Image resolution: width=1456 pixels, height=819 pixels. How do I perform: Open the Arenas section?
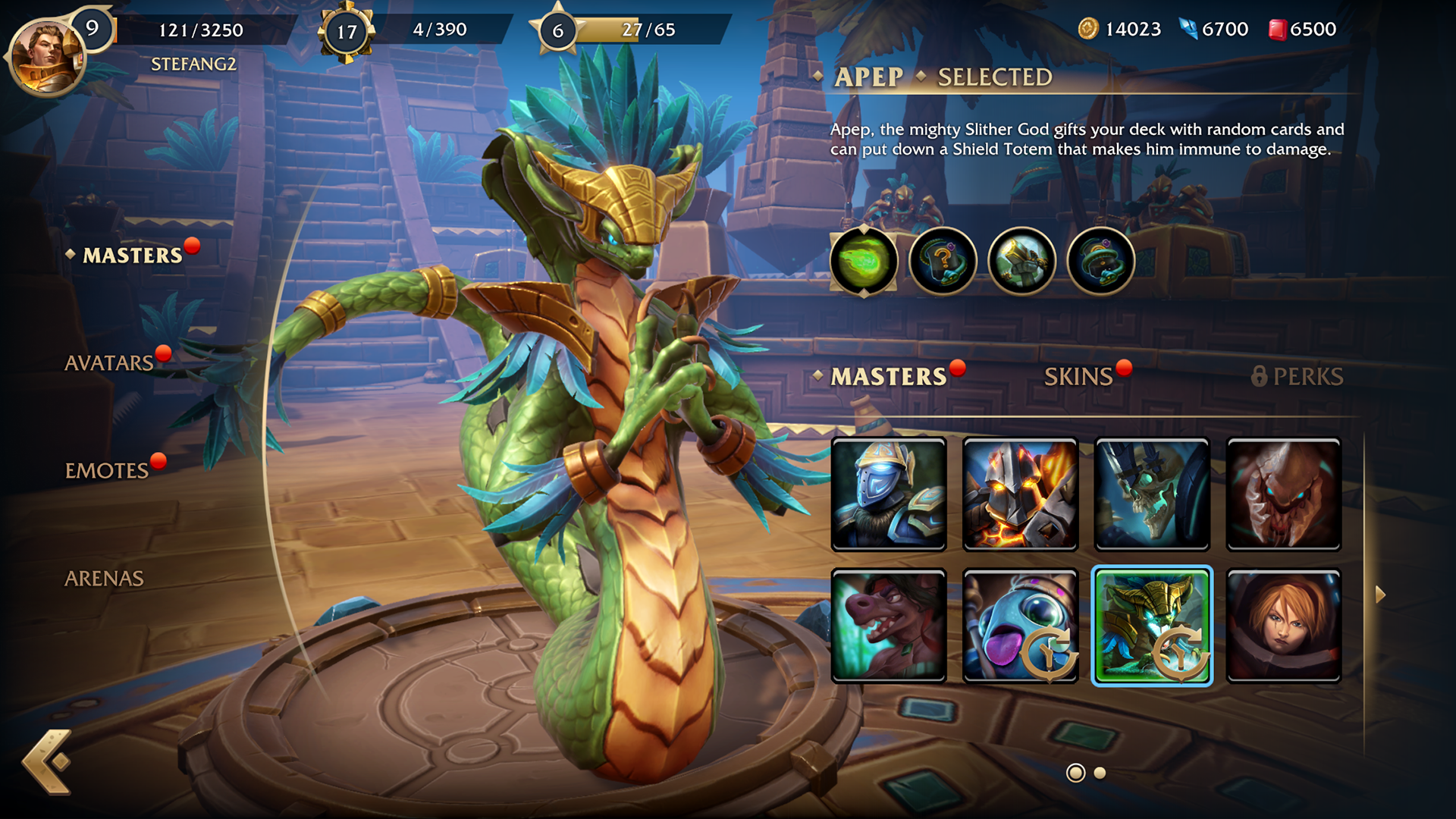tap(104, 578)
